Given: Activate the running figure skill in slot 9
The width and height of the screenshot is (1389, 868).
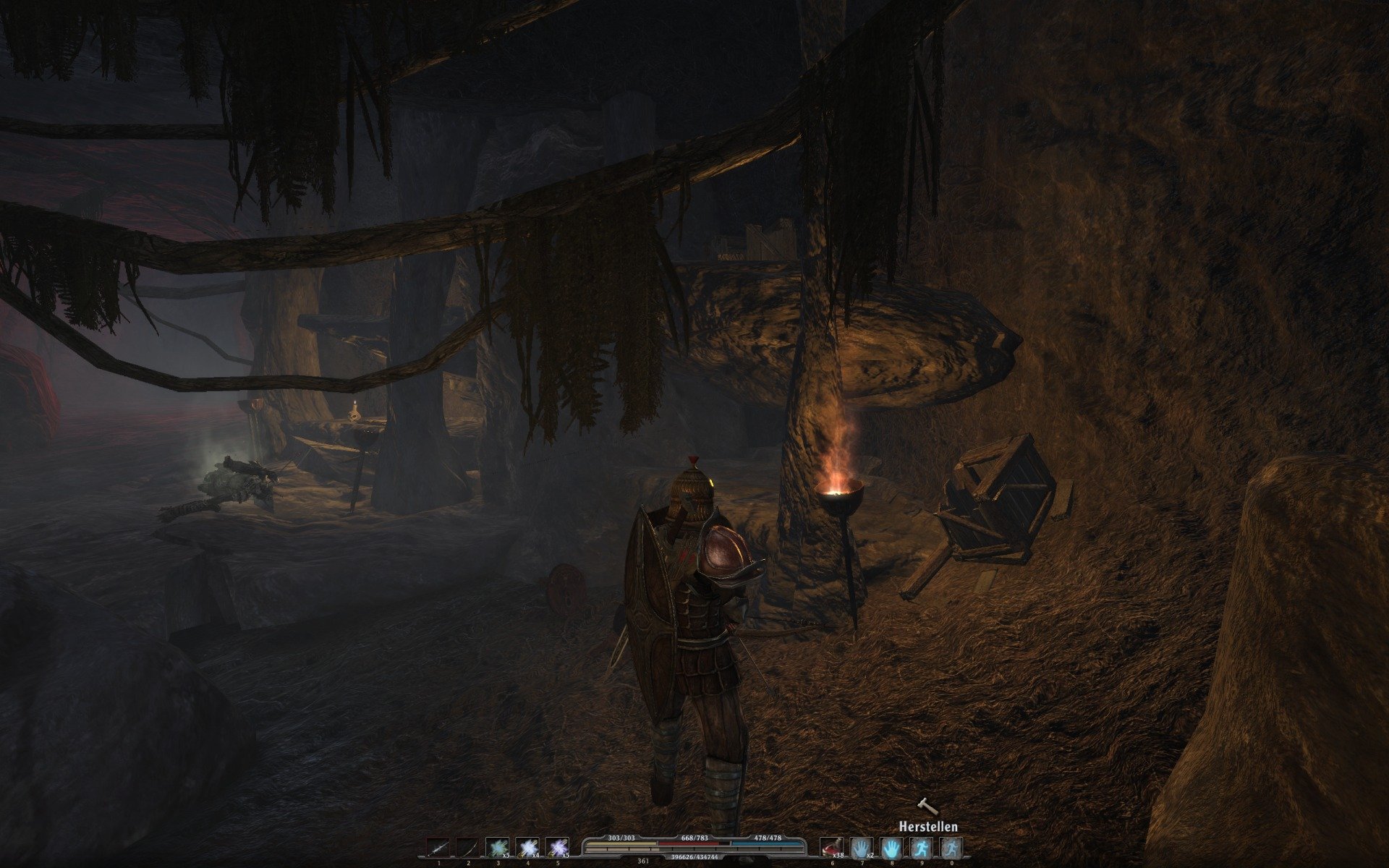Looking at the screenshot, I should pyautogui.click(x=921, y=848).
